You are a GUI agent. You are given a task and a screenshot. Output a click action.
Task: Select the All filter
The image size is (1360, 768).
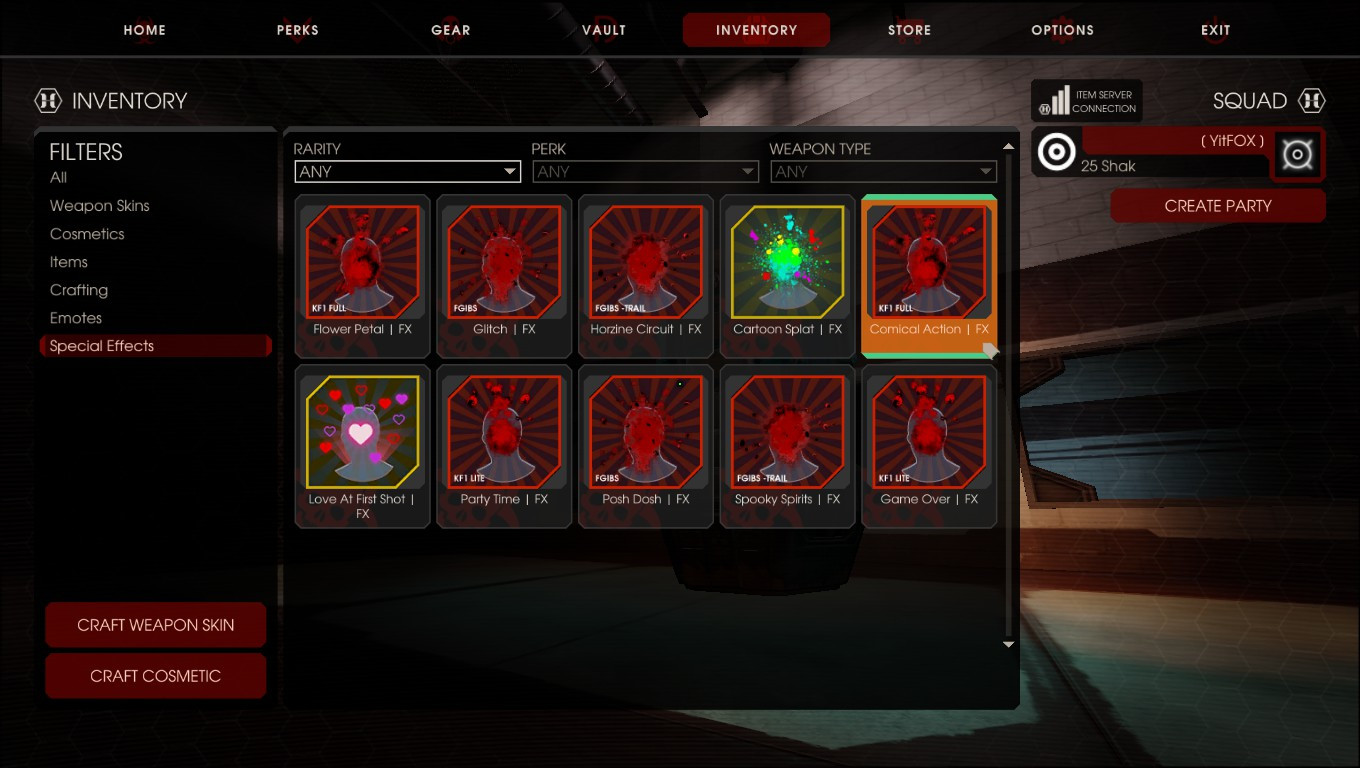[x=58, y=177]
